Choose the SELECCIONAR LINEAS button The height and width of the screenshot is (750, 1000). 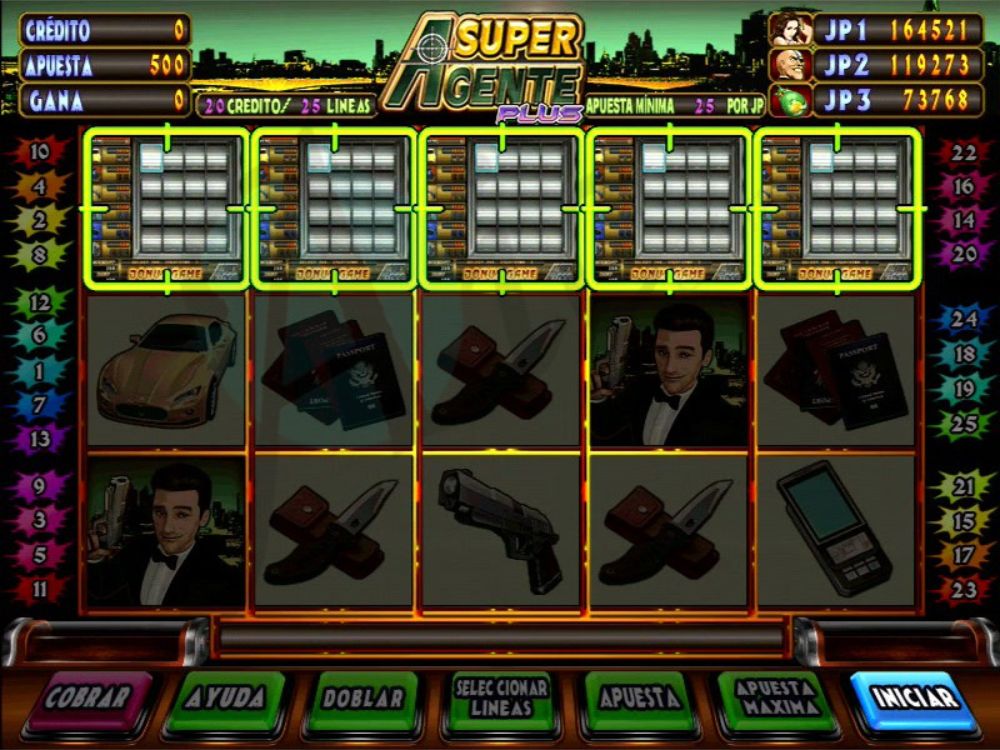tap(501, 699)
